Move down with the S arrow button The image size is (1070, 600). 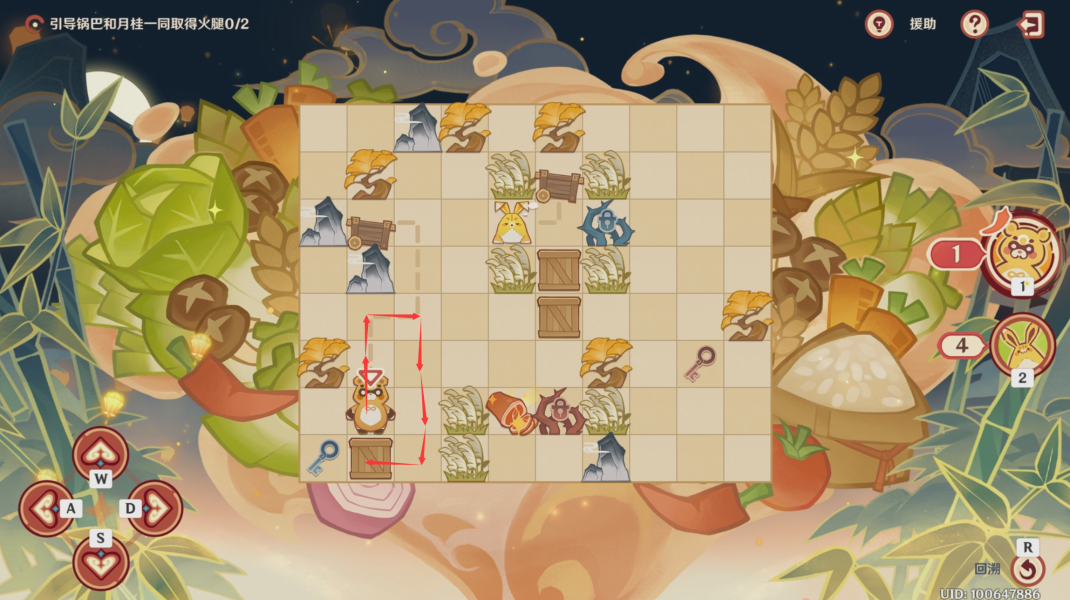[100, 561]
